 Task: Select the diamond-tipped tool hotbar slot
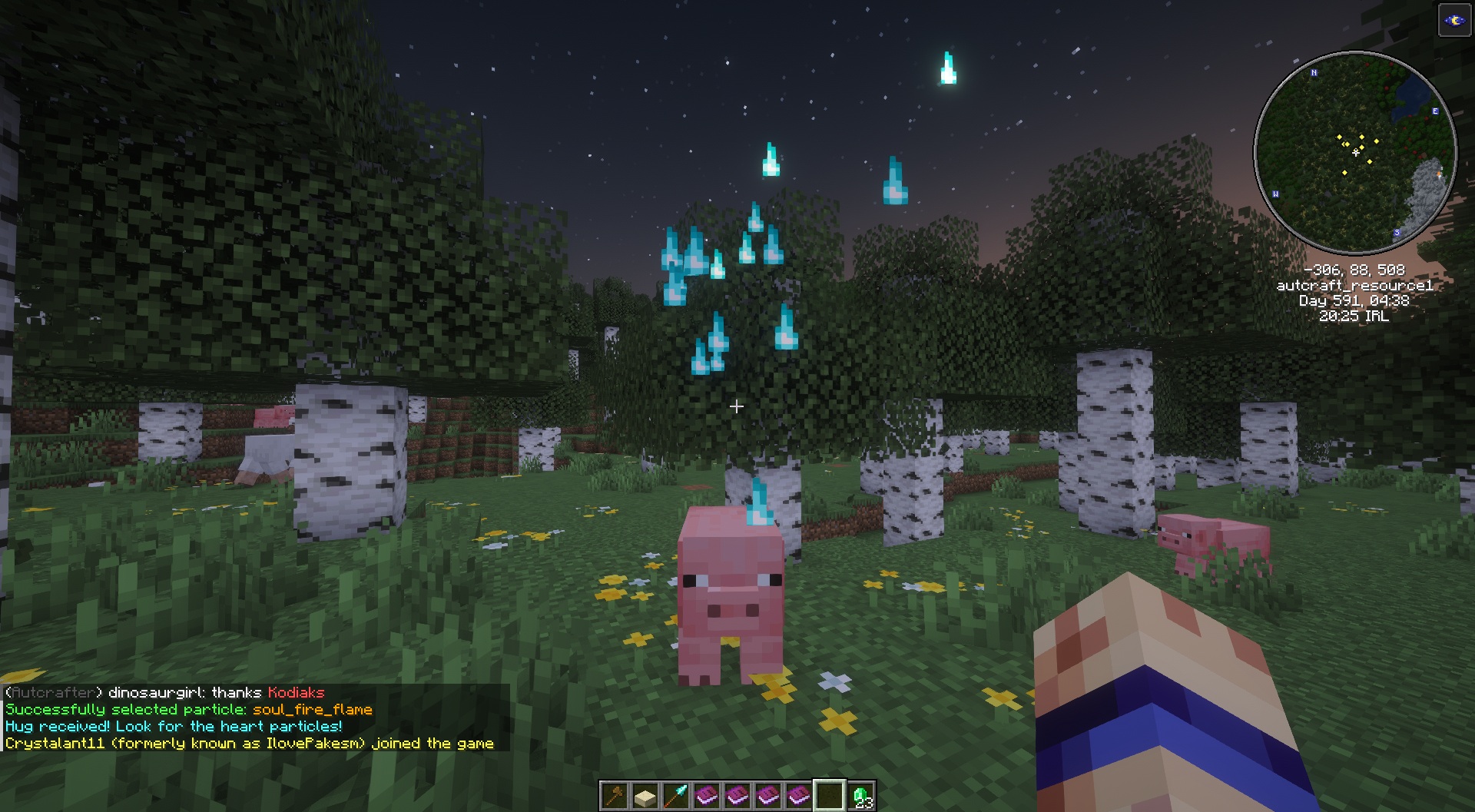point(676,796)
